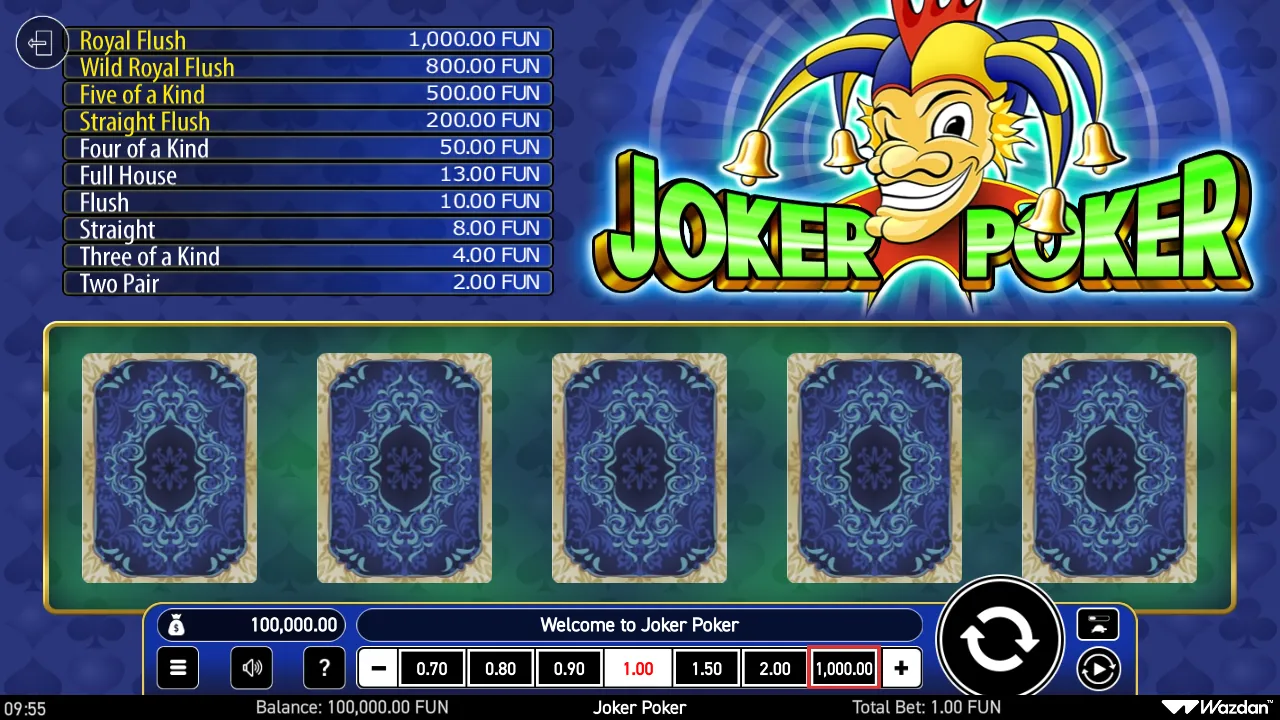Exit the game via the door icon
Image resolution: width=1280 pixels, height=720 pixels.
pyautogui.click(x=40, y=42)
